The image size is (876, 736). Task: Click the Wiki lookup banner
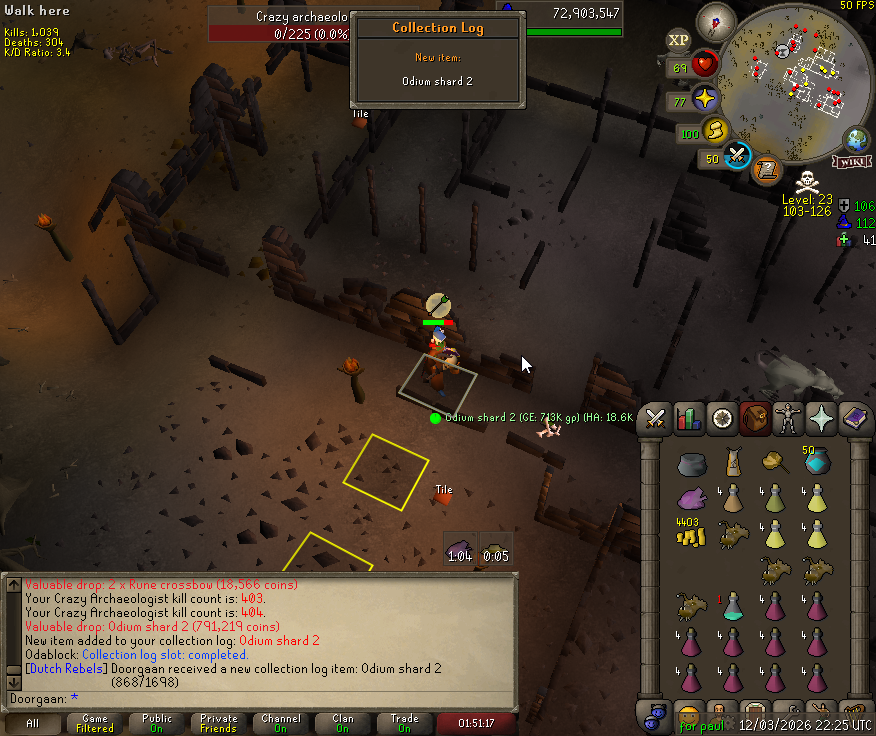853,161
